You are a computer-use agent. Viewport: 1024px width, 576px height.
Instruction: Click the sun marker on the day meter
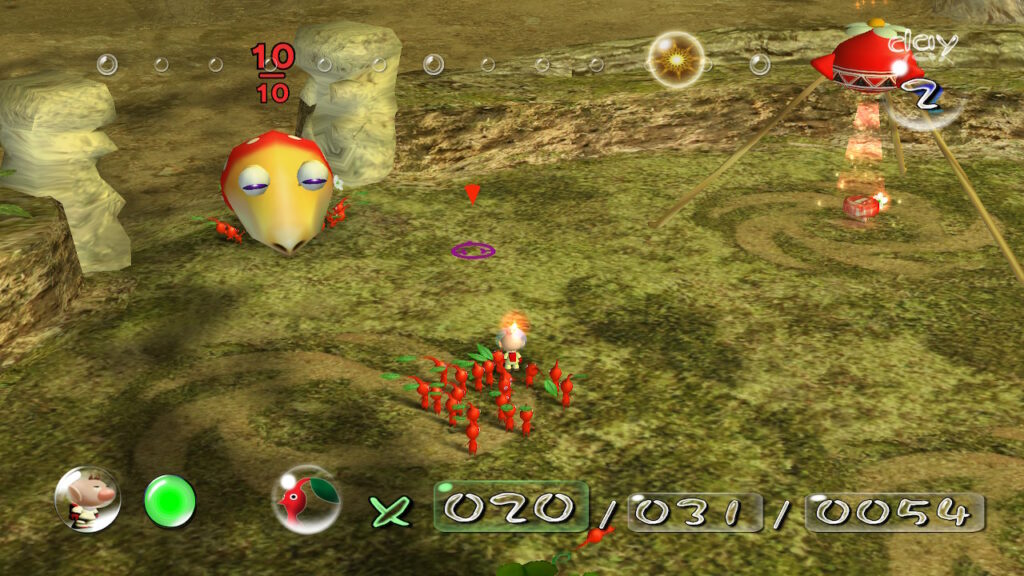coord(675,60)
